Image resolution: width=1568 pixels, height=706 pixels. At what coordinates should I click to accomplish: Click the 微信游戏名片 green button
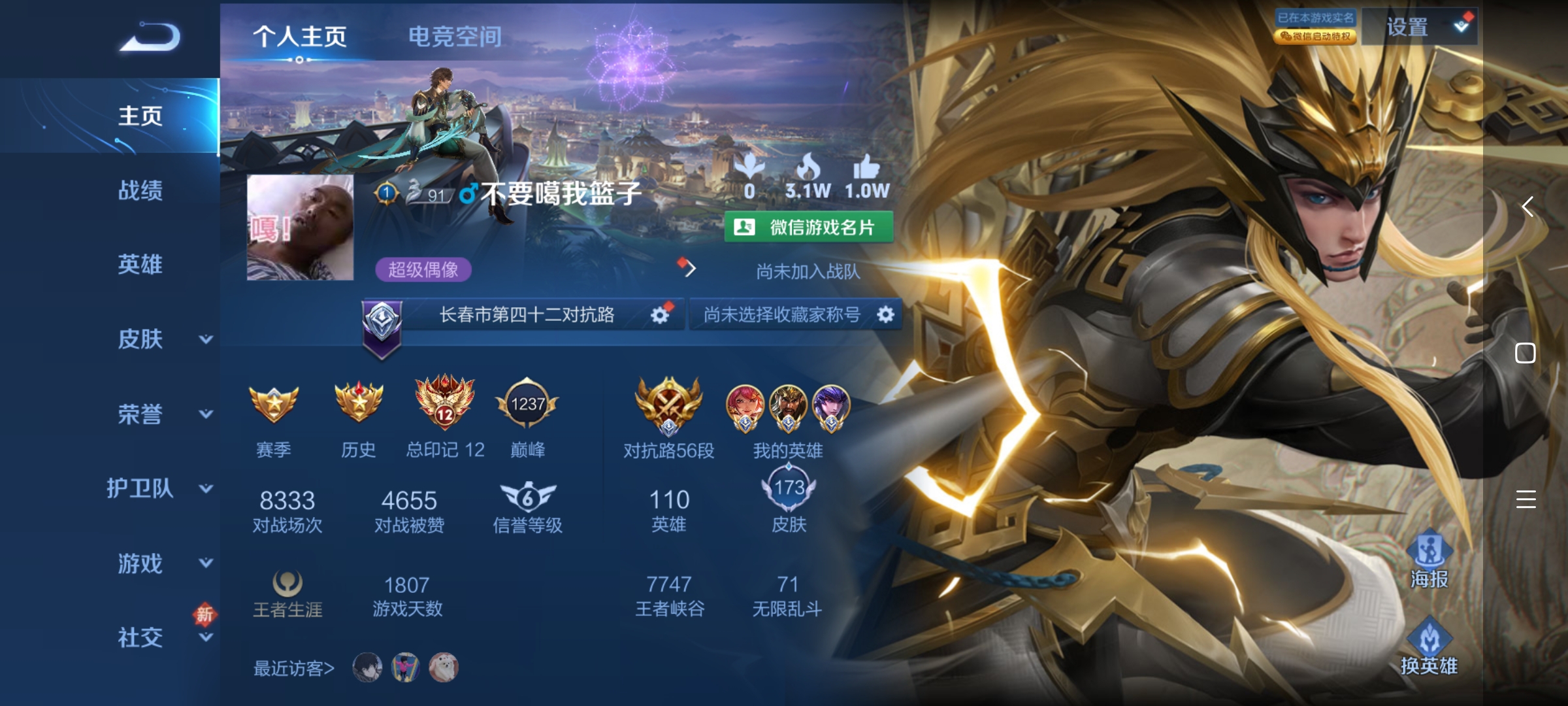tap(809, 227)
